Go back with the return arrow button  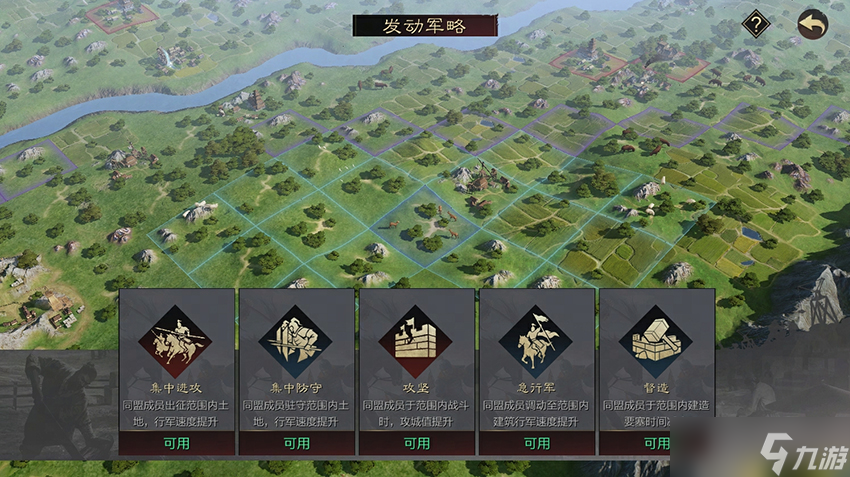(812, 24)
